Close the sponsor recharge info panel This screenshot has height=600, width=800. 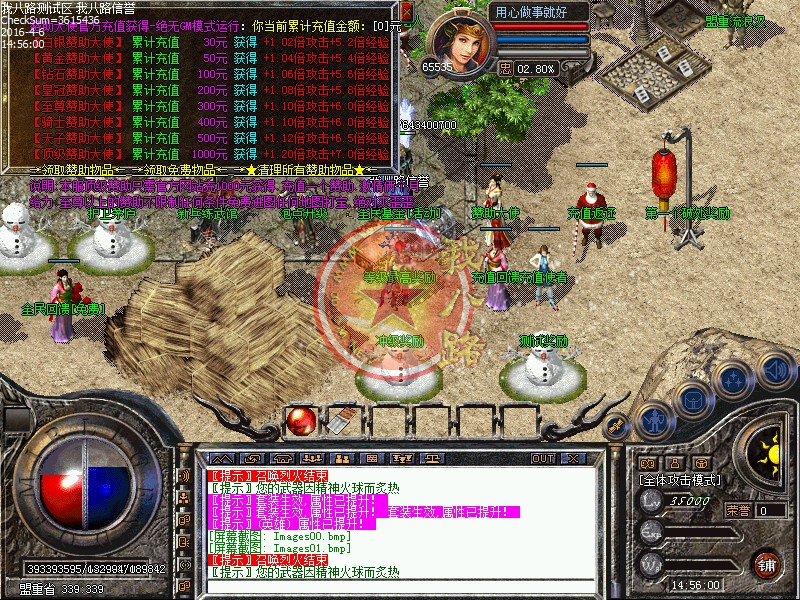[407, 12]
